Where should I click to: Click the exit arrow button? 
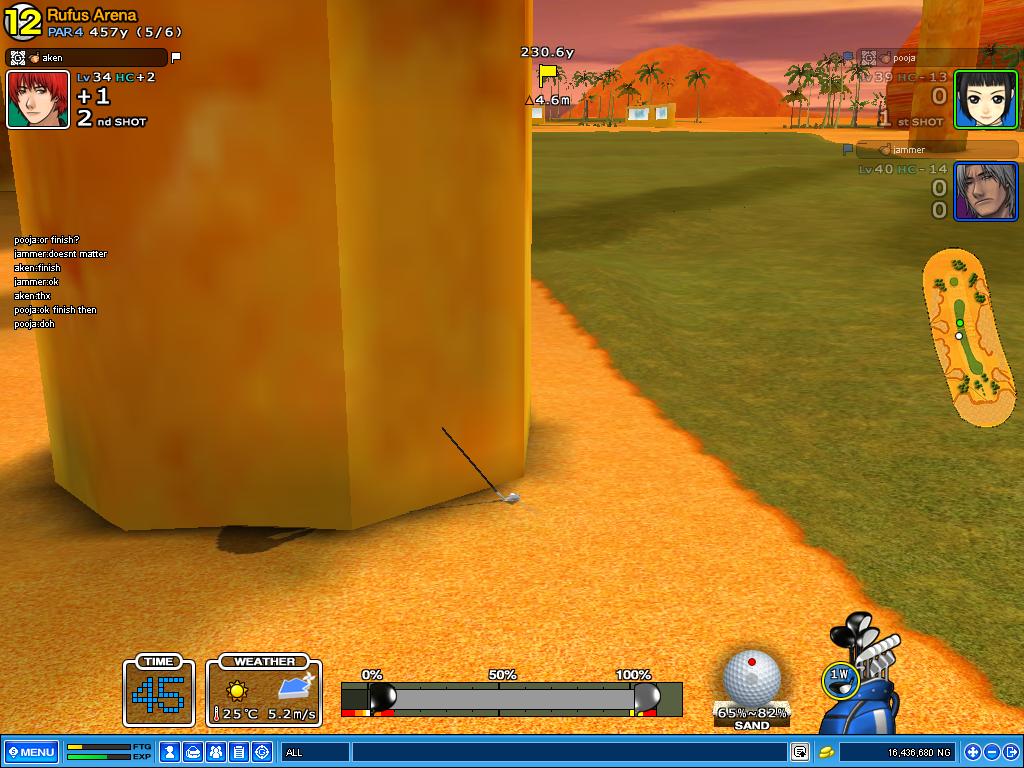[1009, 752]
